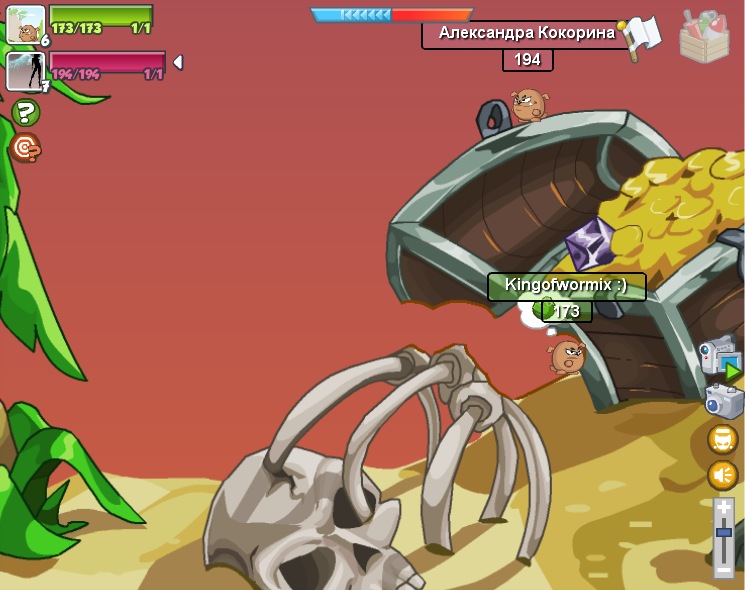This screenshot has height=590, width=745.
Task: Select the silhouette opponent portrait
Action: pyautogui.click(x=24, y=71)
